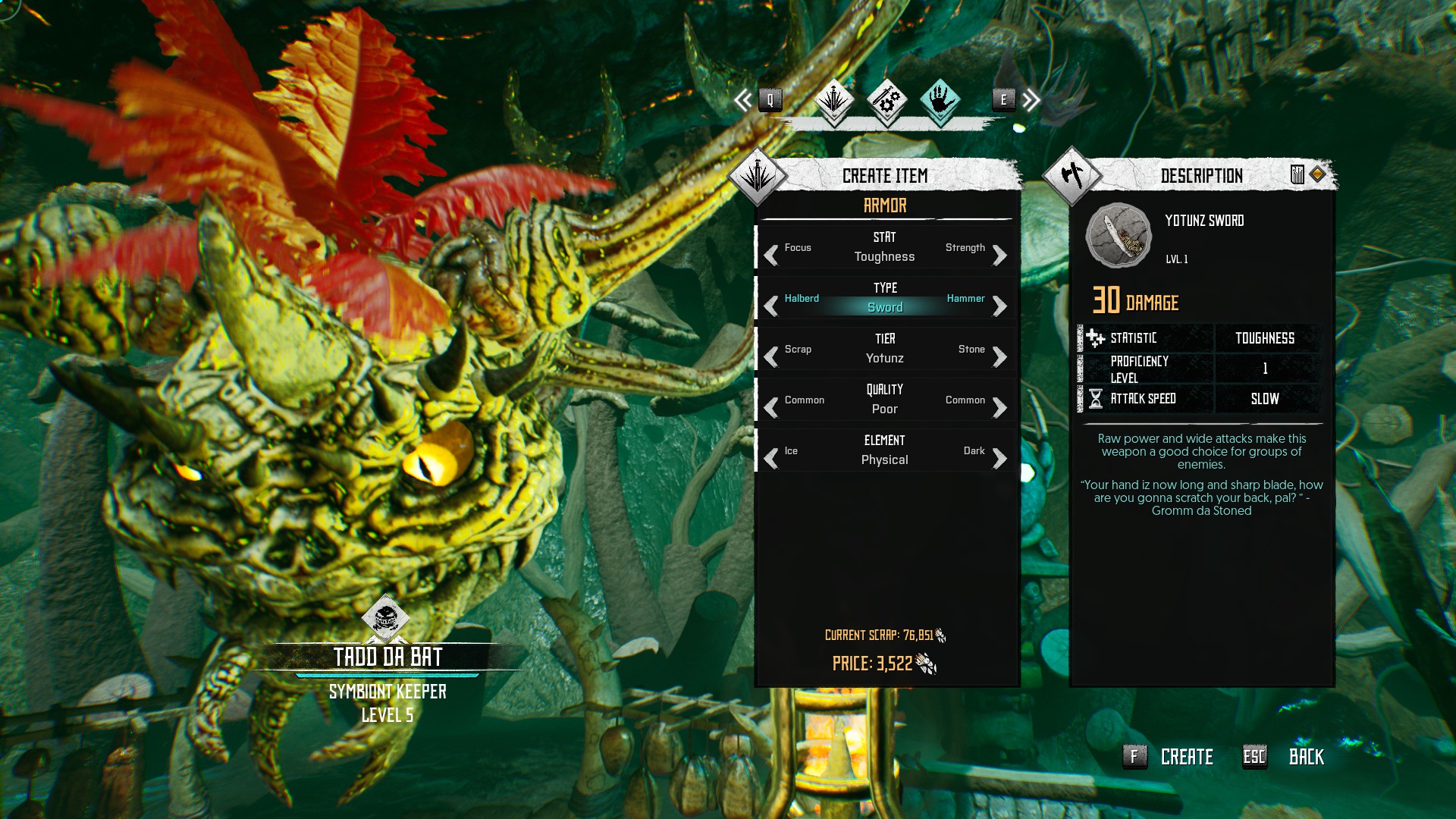Image resolution: width=1456 pixels, height=819 pixels.
Task: Select the Sword type row
Action: [x=885, y=307]
